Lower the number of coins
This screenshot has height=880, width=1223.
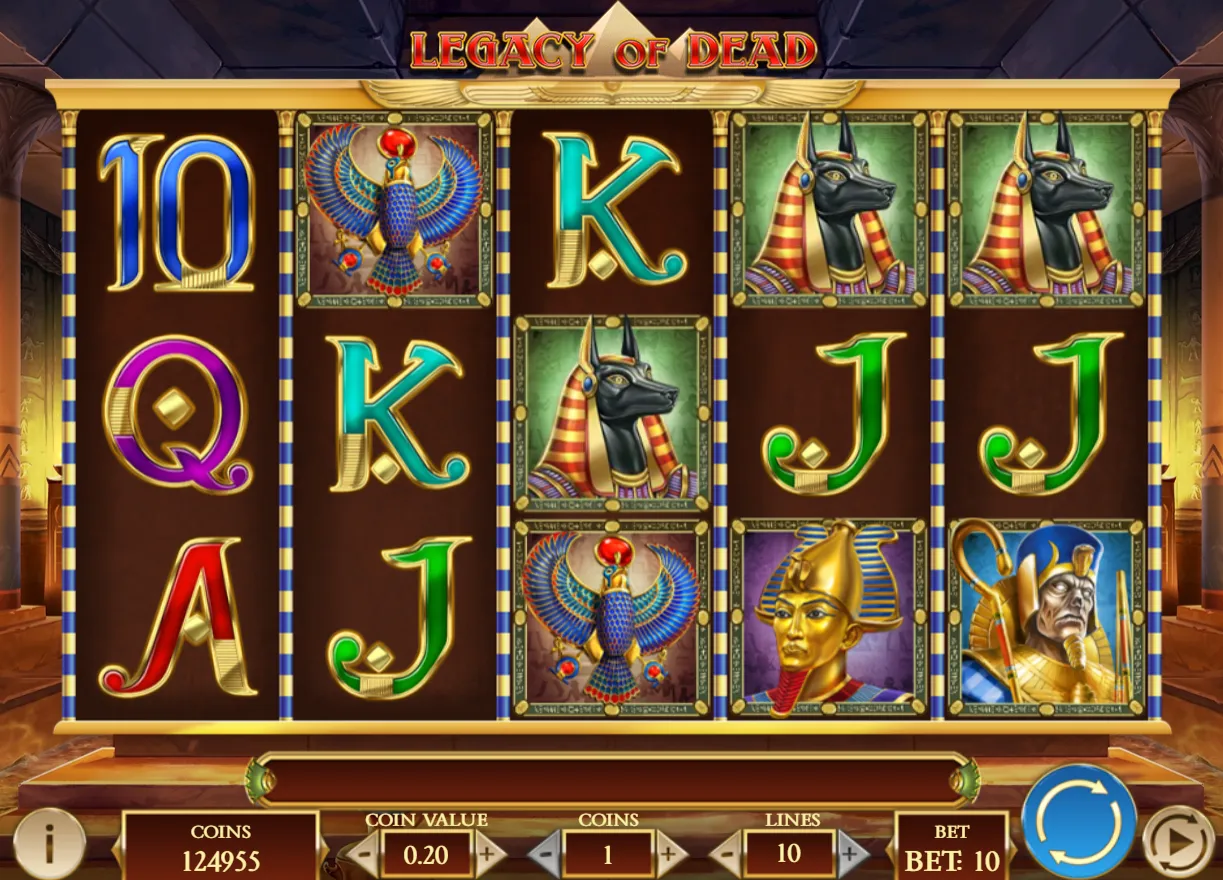pyautogui.click(x=545, y=855)
